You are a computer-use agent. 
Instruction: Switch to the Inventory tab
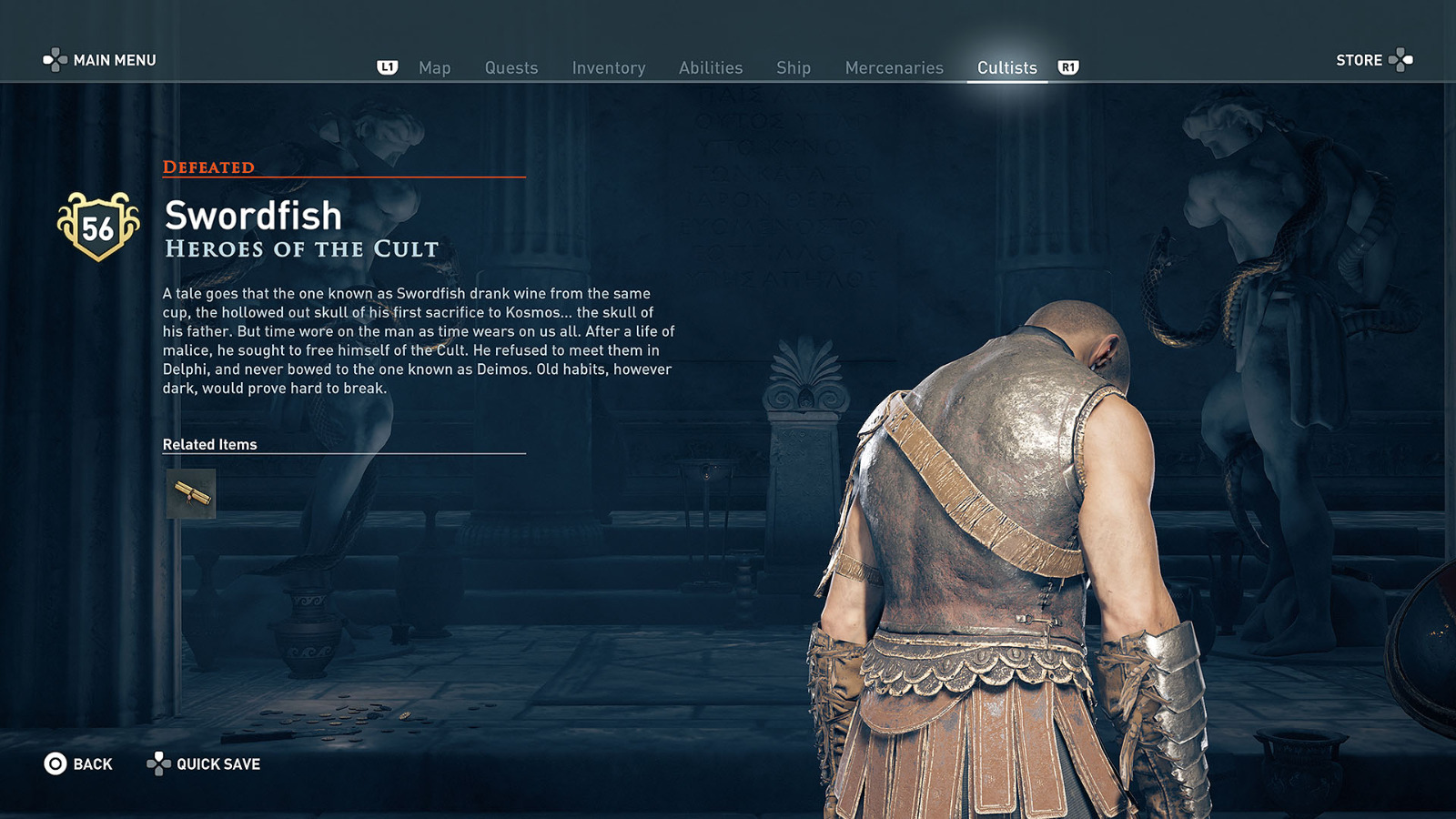(608, 67)
